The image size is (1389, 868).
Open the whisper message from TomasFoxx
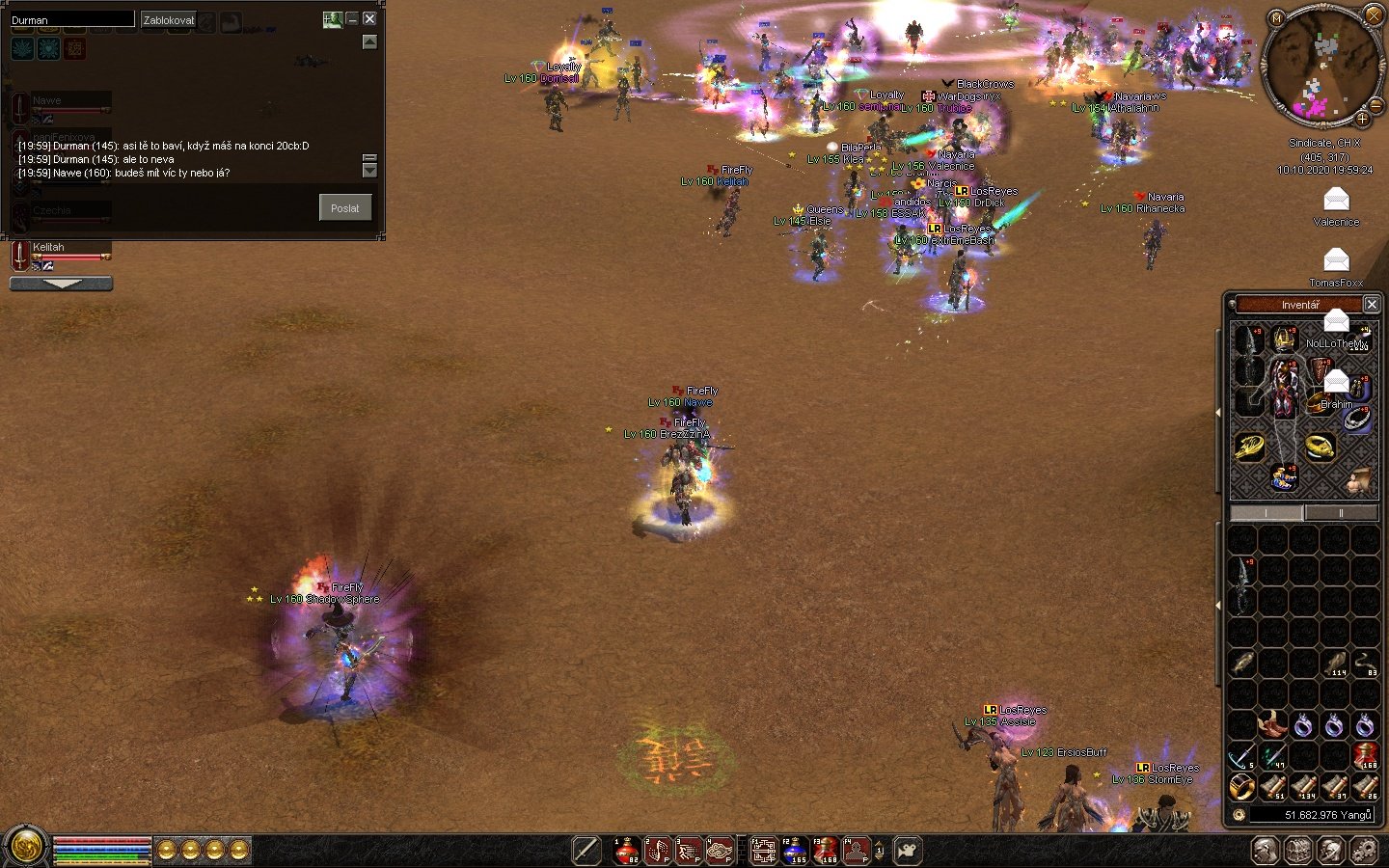(x=1336, y=260)
